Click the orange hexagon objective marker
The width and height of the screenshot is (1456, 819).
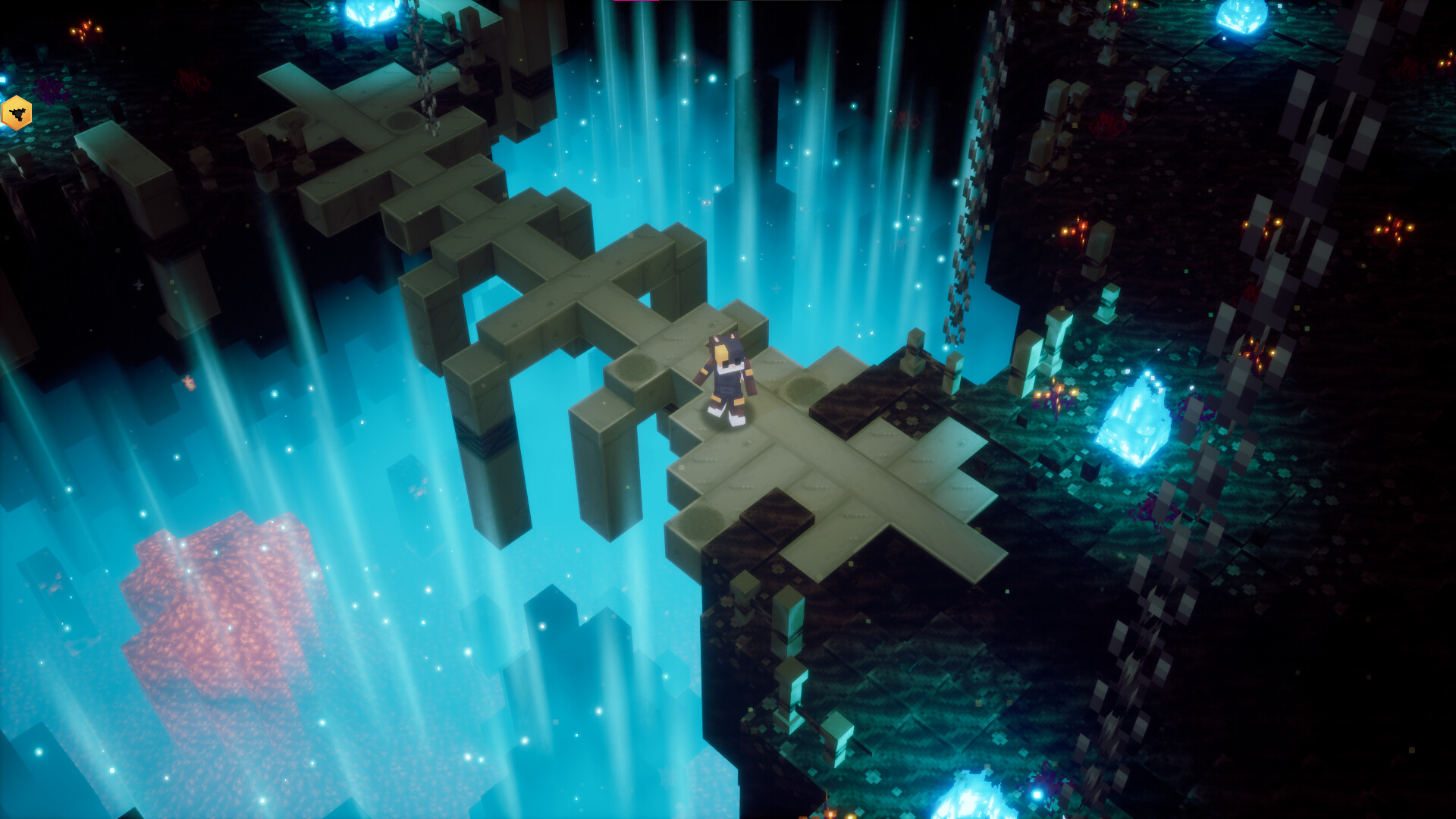[16, 114]
